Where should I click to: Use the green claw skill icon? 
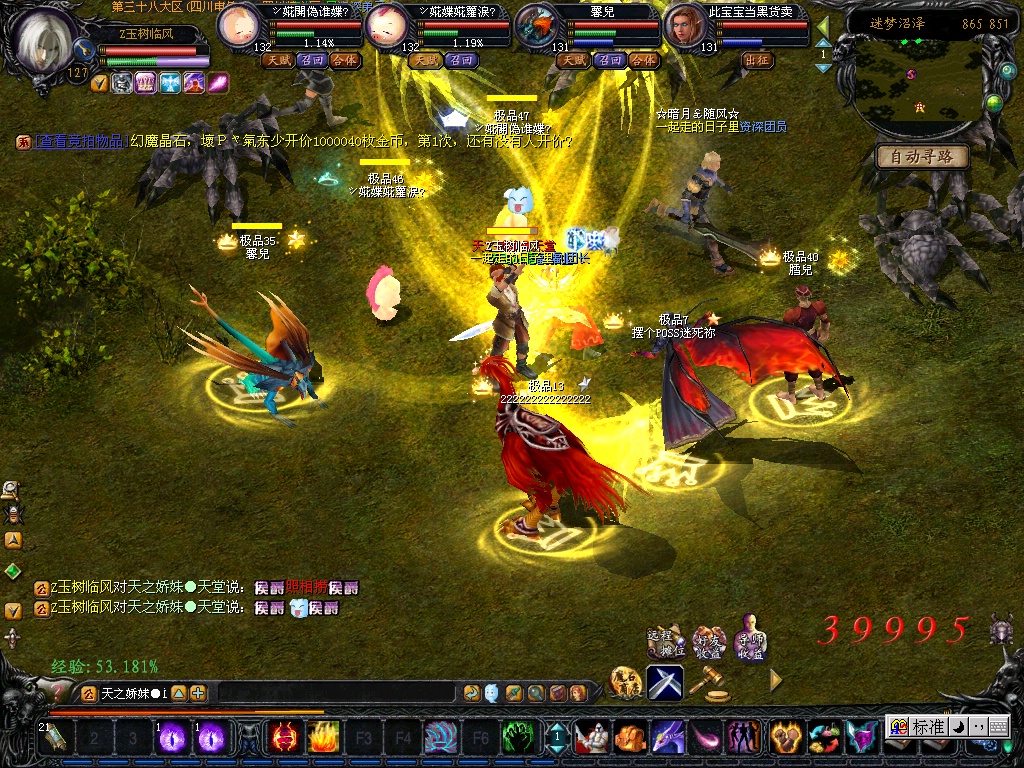click(x=516, y=738)
